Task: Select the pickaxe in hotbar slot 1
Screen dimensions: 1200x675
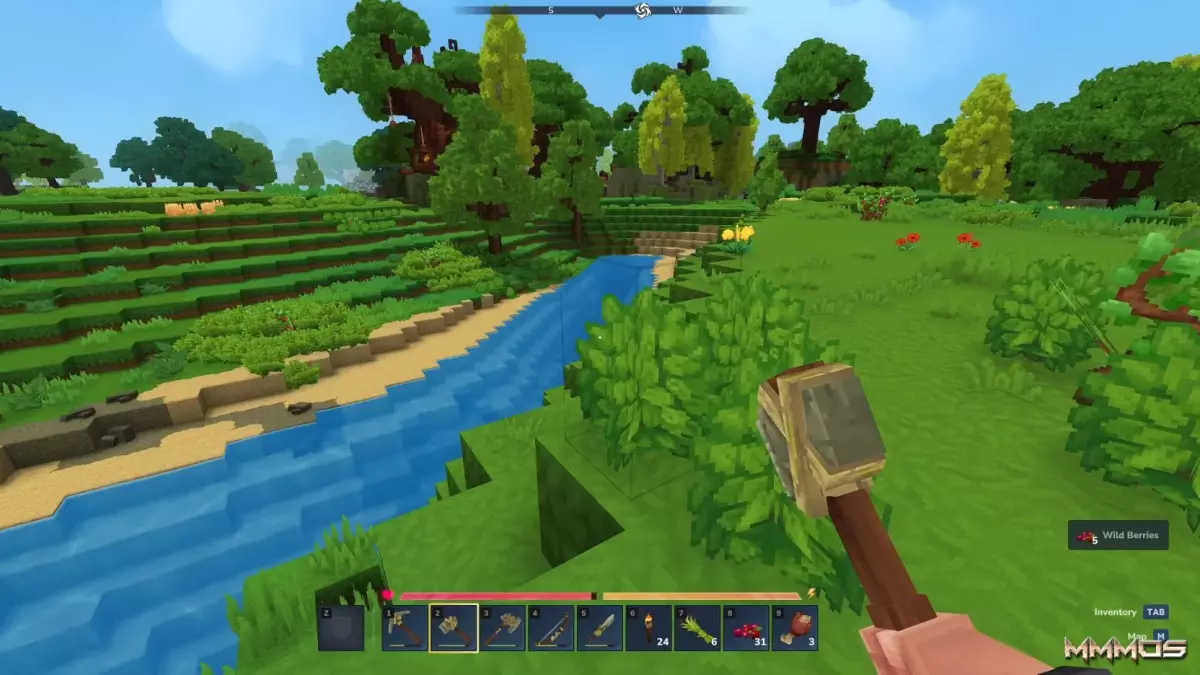Action: pyautogui.click(x=405, y=629)
